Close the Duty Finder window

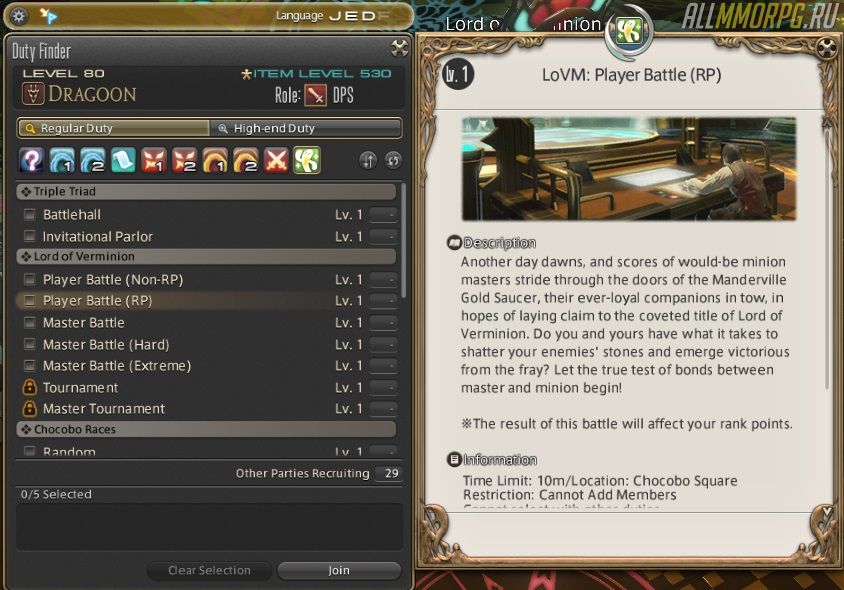pos(399,47)
